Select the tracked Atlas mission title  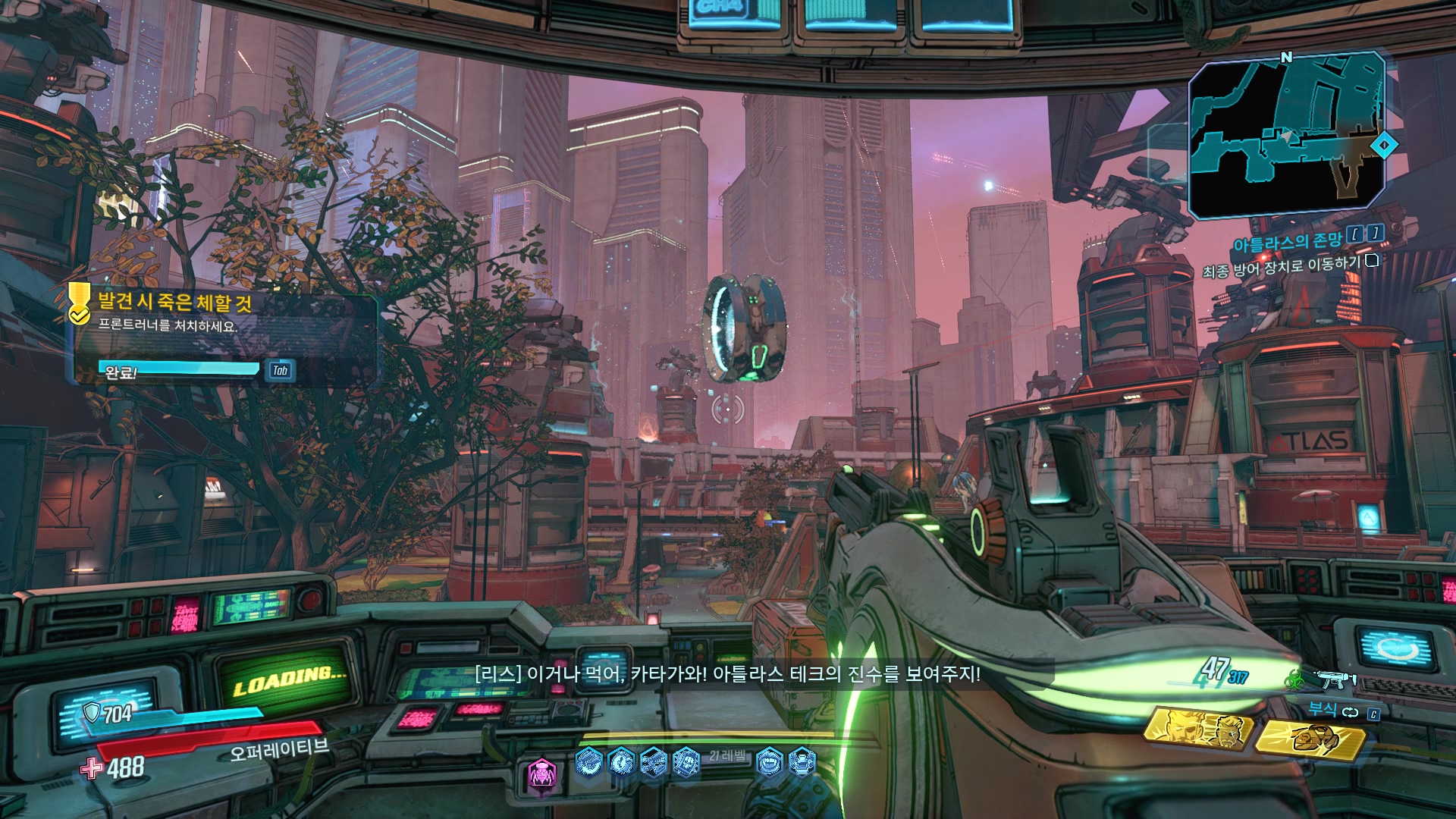[x=1287, y=243]
